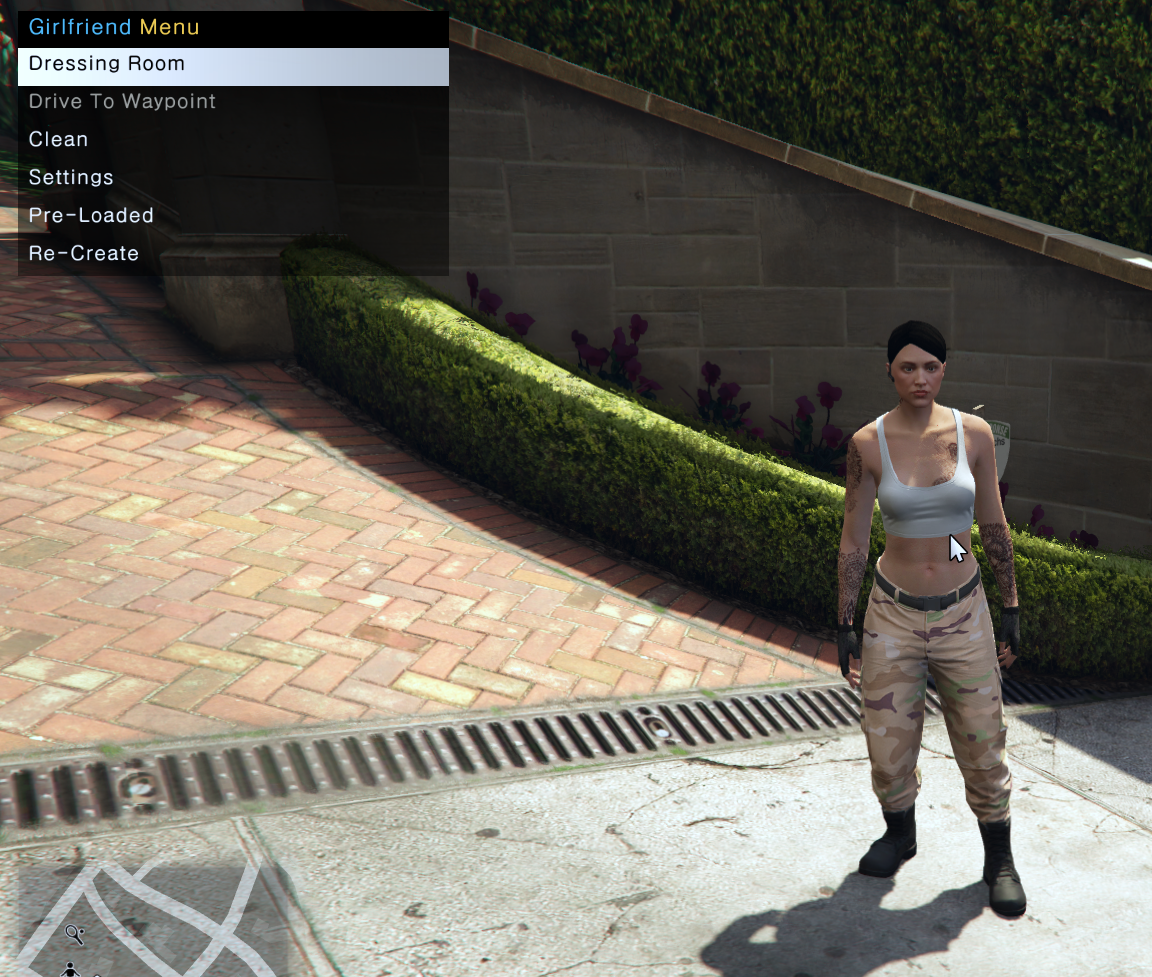Screen dimensions: 1152x977
Task: Select Drive To Waypoint option
Action: click(x=122, y=102)
